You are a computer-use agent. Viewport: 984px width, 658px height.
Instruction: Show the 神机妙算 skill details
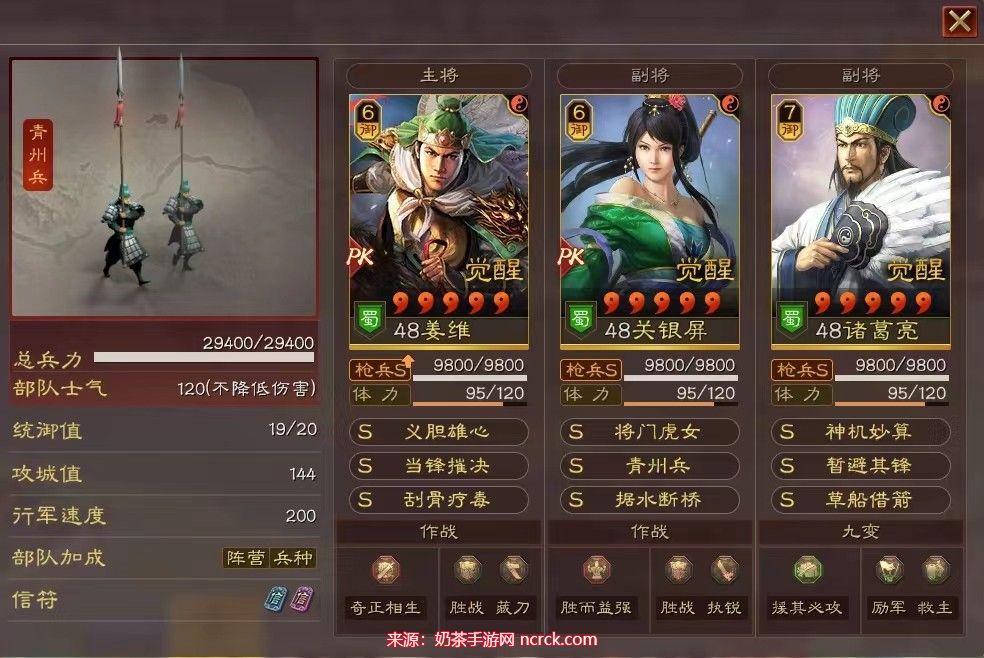(x=861, y=432)
